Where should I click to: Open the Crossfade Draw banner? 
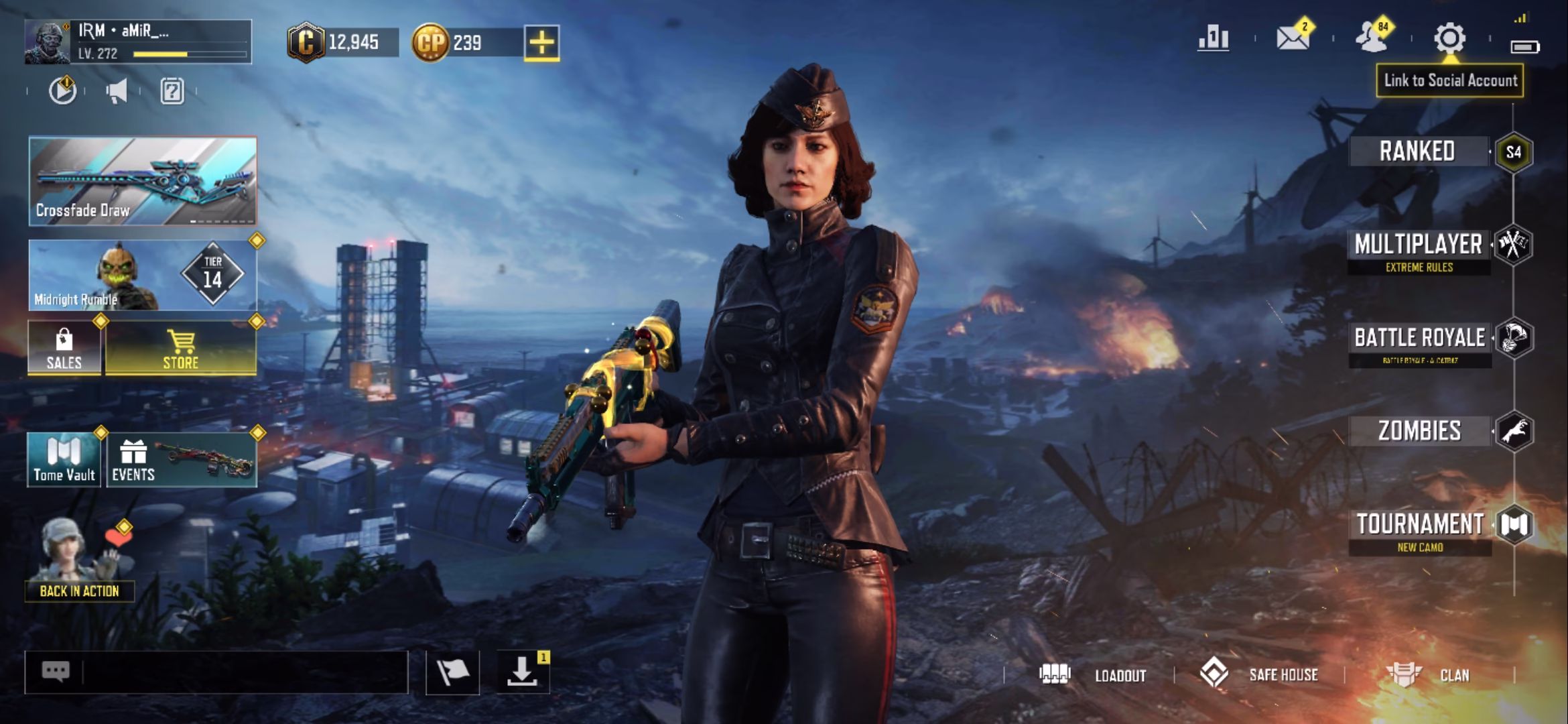[x=143, y=181]
